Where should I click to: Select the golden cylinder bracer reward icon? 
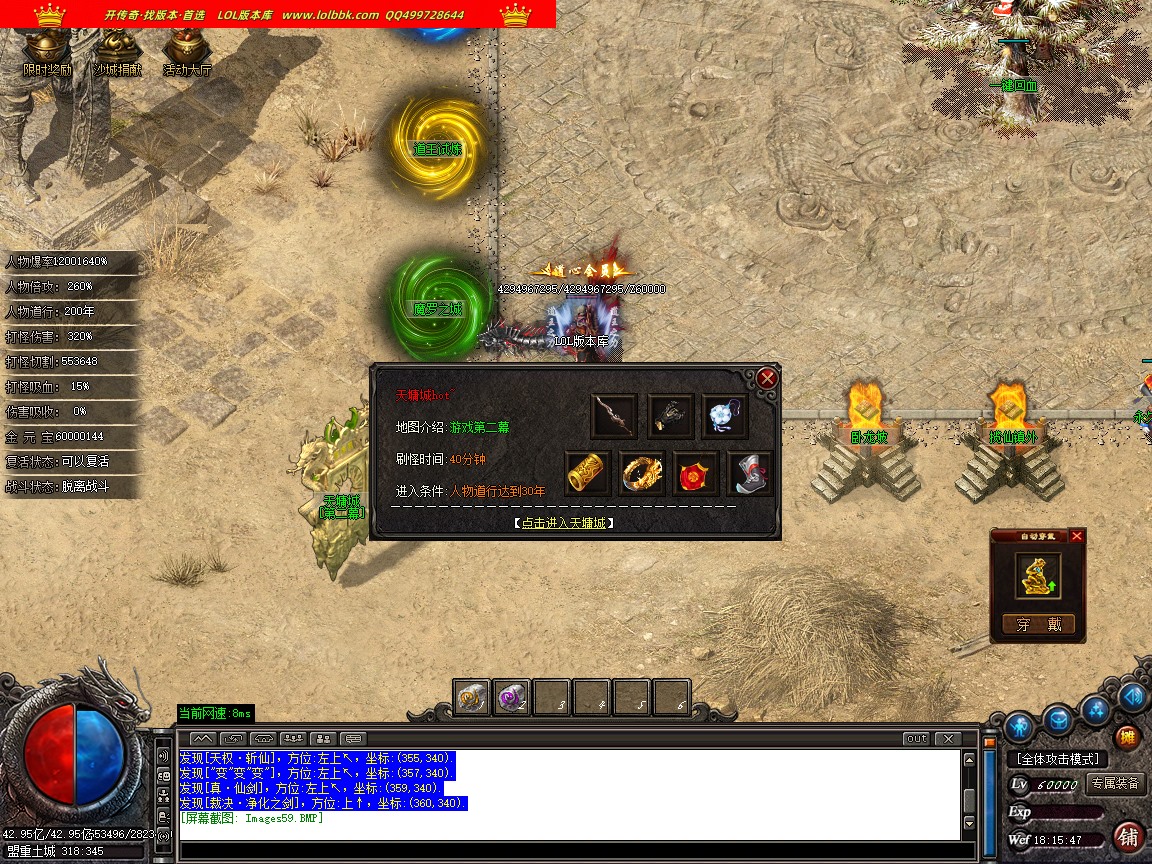pyautogui.click(x=587, y=473)
